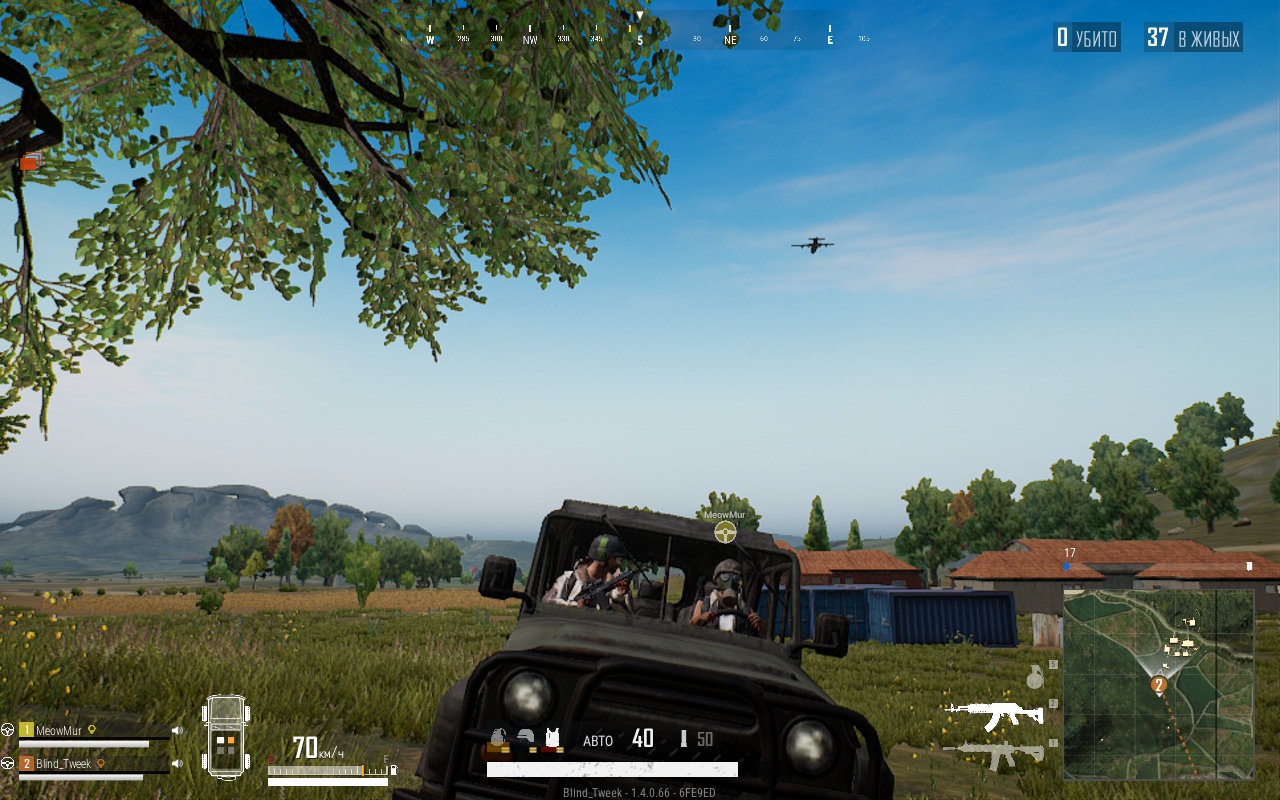Toggle the АВТО fire mode indicator
The width and height of the screenshot is (1280, 800).
click(598, 741)
